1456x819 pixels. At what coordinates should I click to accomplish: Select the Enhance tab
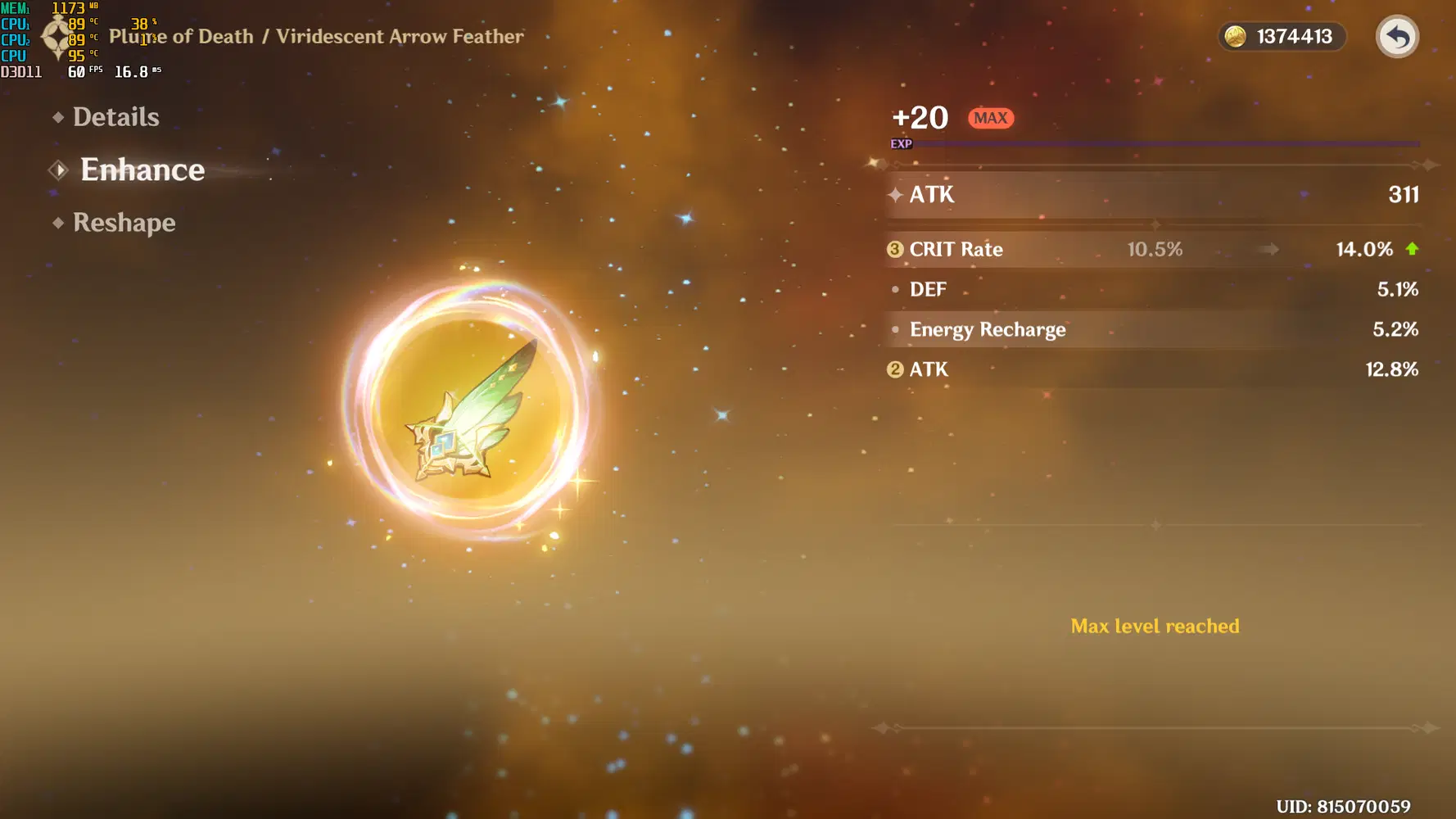point(141,170)
